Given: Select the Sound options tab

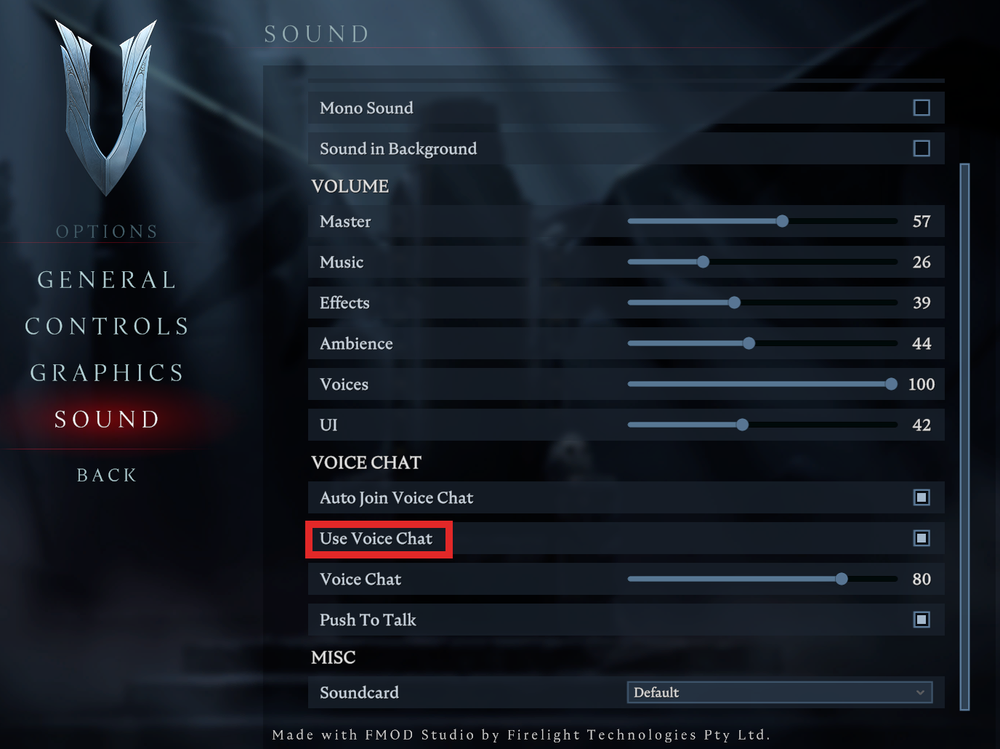Looking at the screenshot, I should [107, 420].
